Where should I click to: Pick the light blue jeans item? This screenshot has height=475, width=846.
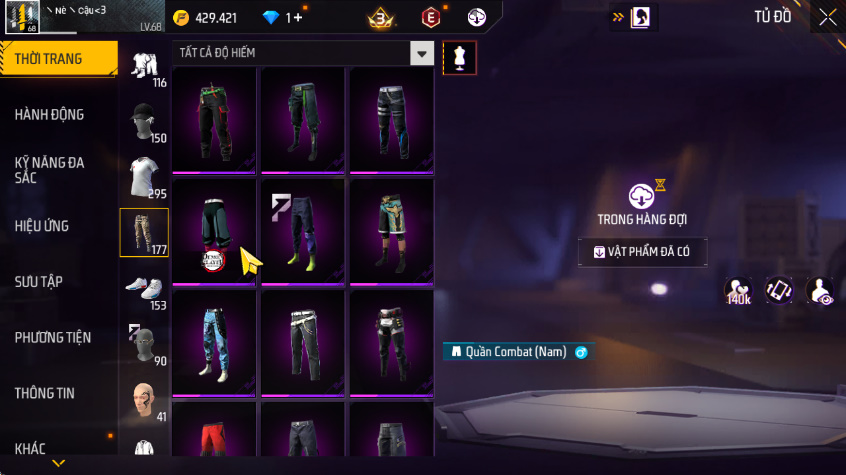[x=215, y=342]
